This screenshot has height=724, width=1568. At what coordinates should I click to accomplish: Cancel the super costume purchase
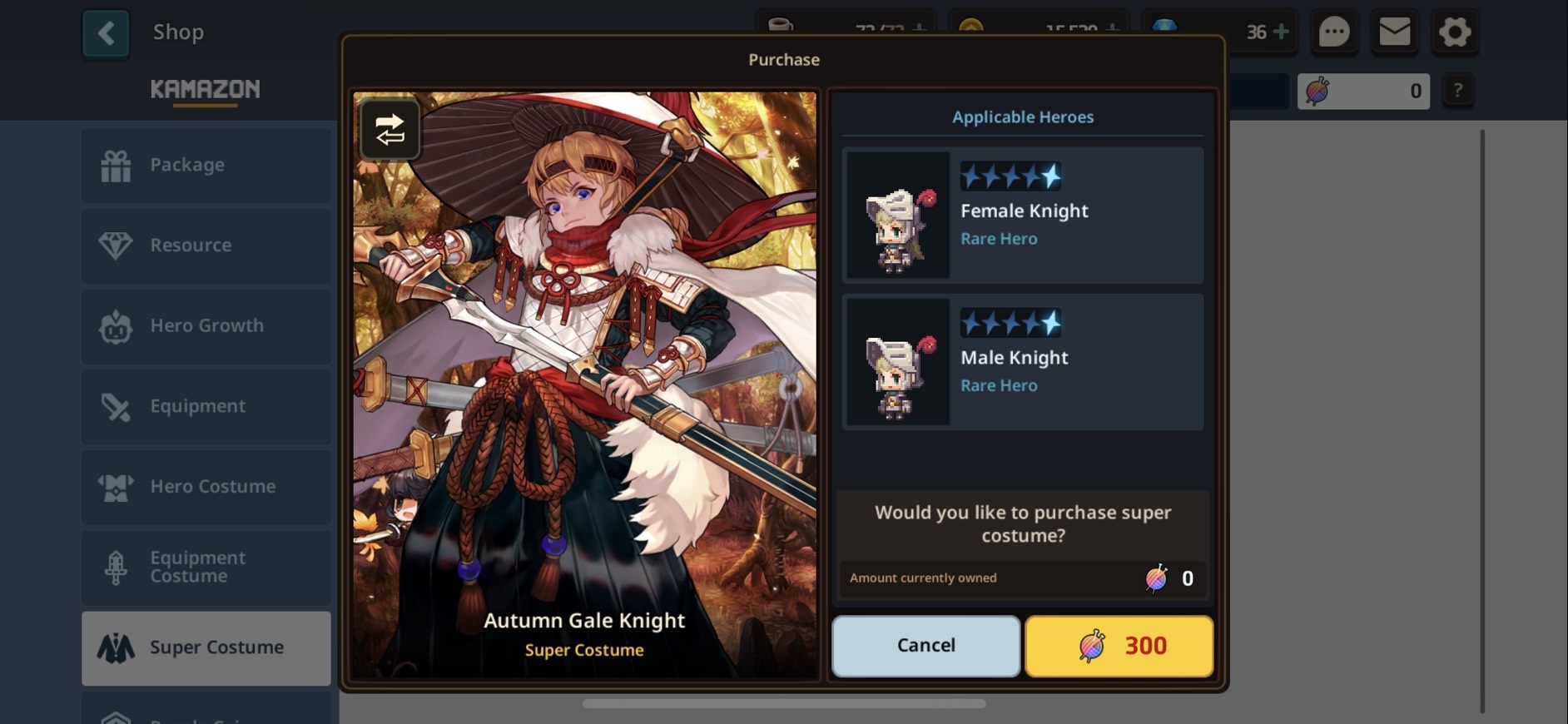pyautogui.click(x=925, y=646)
